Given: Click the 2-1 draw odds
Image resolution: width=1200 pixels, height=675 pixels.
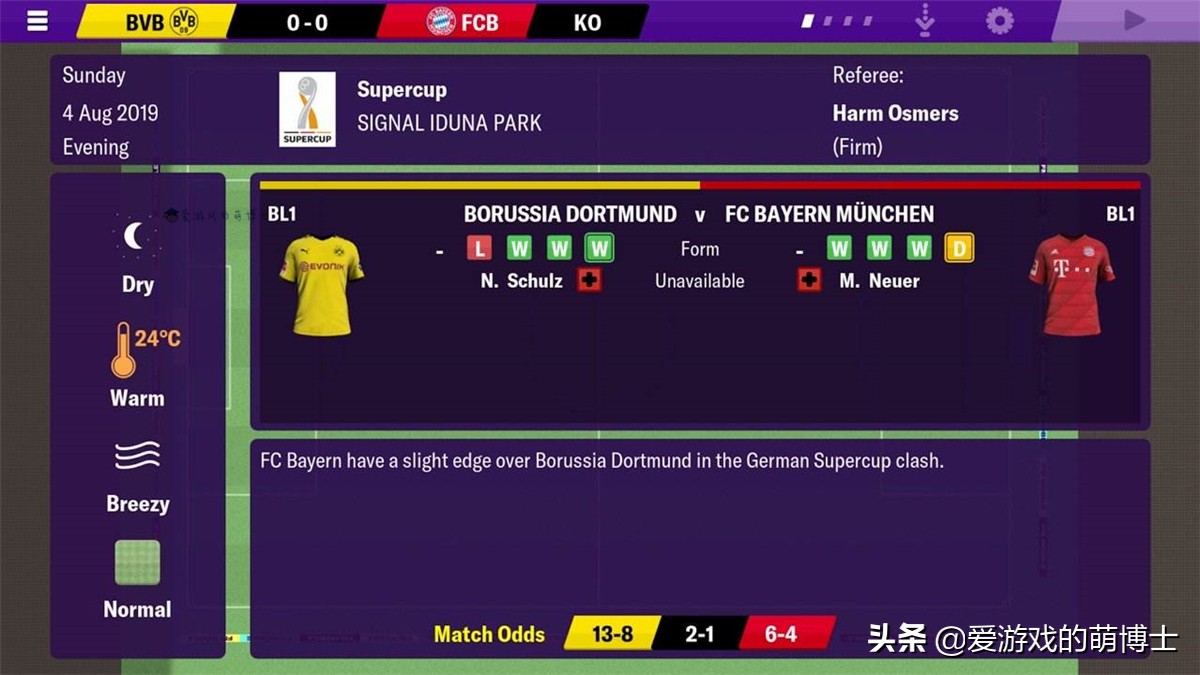Looking at the screenshot, I should click(x=699, y=634).
